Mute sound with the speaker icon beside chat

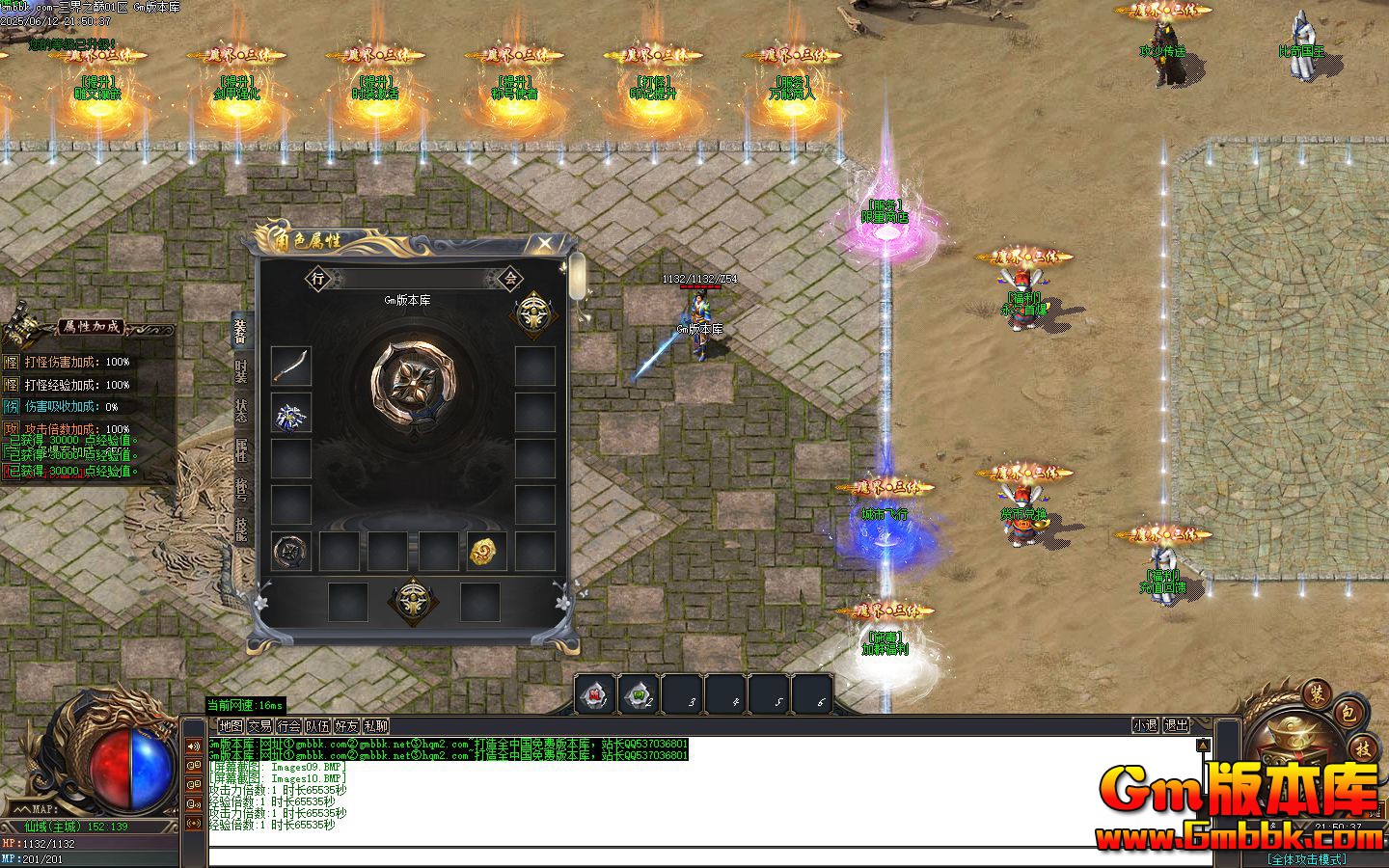coord(194,746)
